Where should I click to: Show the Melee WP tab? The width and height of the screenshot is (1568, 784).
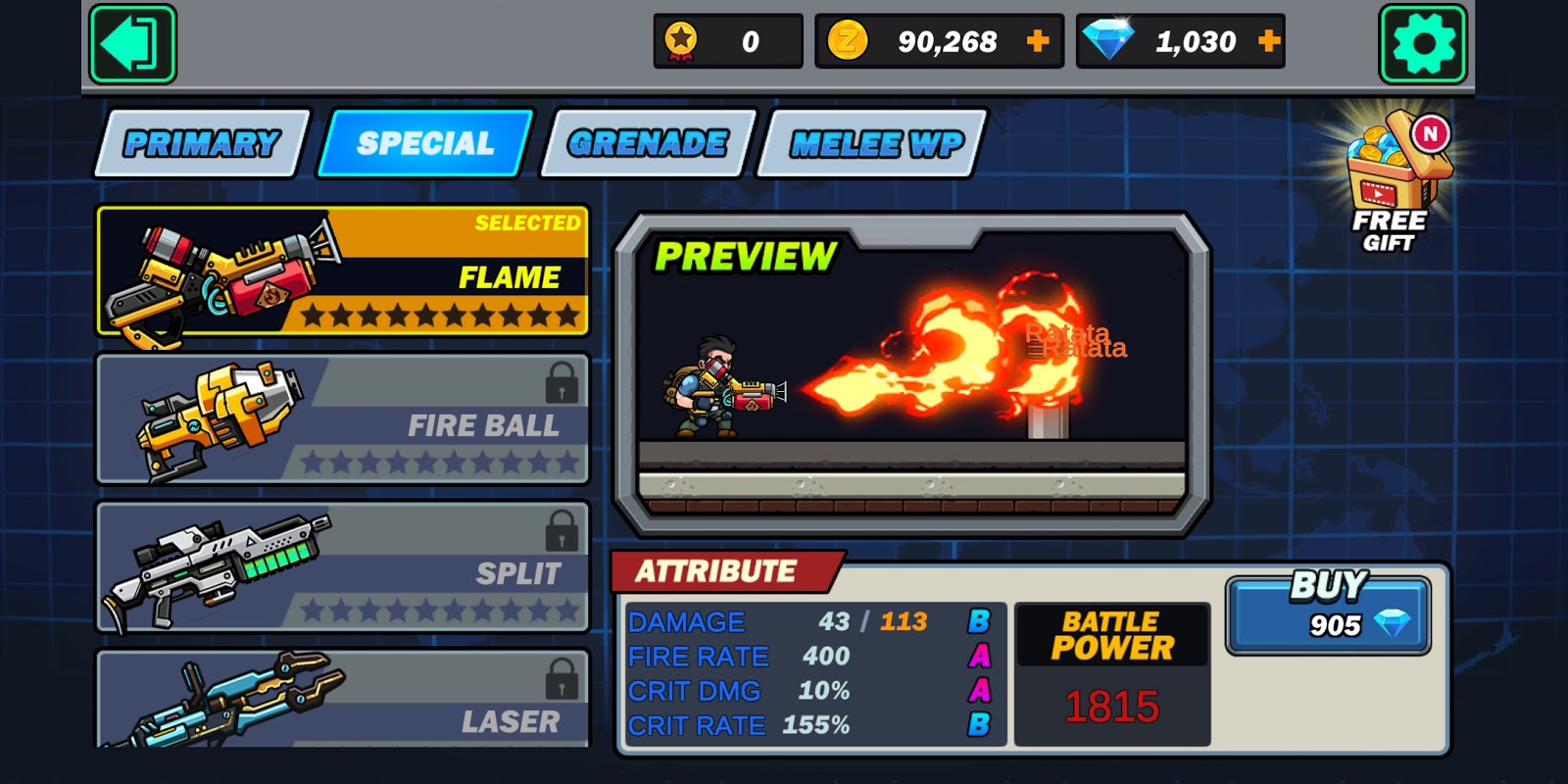(875, 144)
